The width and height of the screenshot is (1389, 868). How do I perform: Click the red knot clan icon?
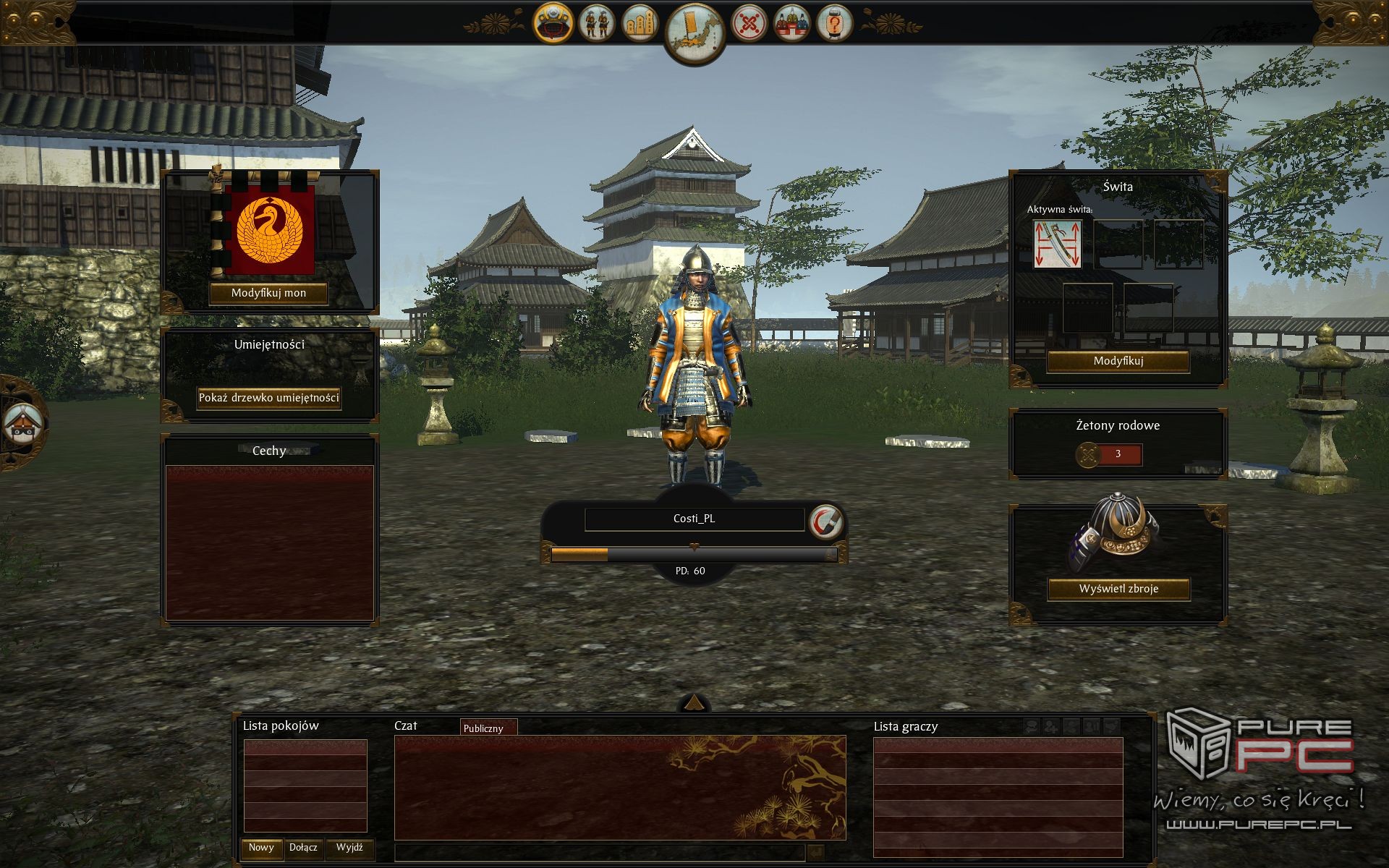[x=749, y=24]
